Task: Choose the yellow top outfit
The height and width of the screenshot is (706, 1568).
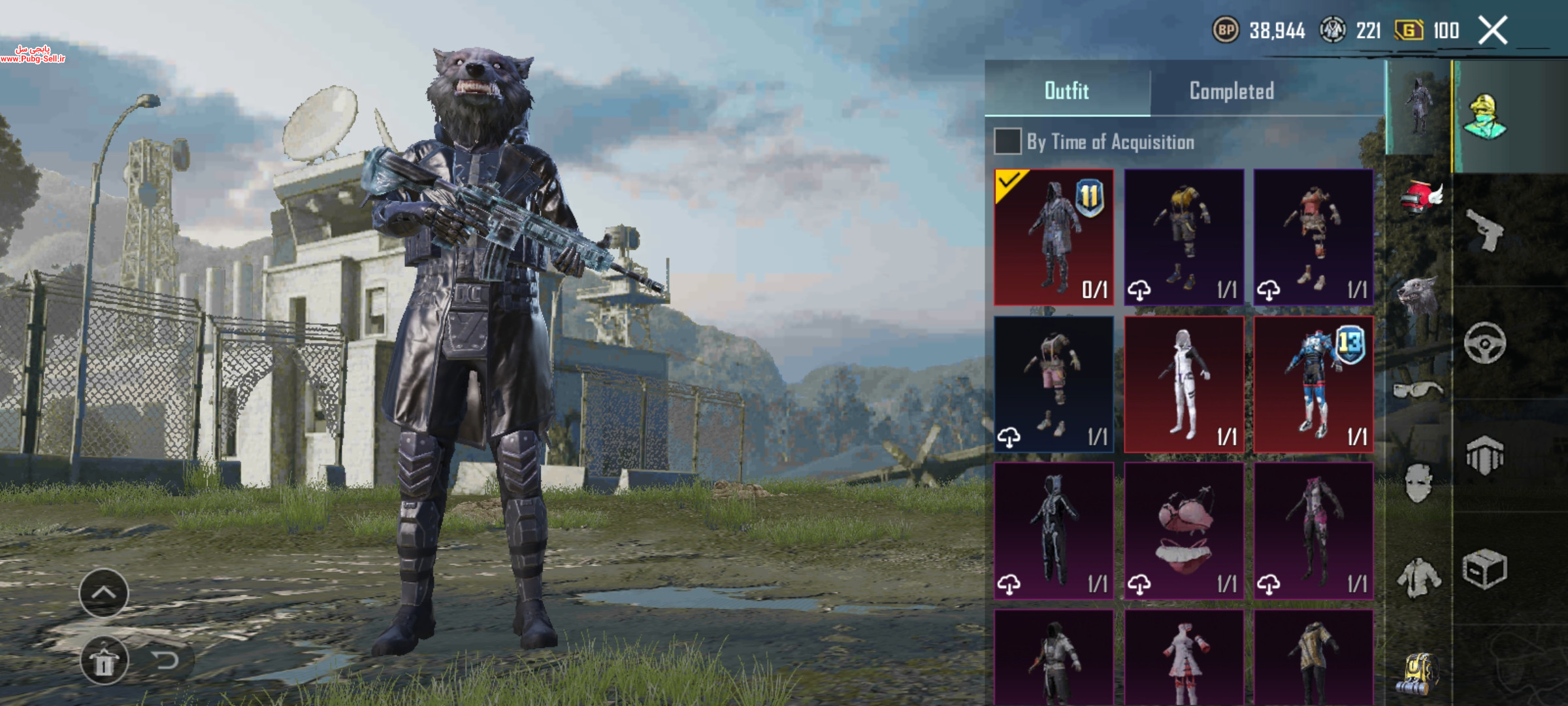Action: [1183, 237]
